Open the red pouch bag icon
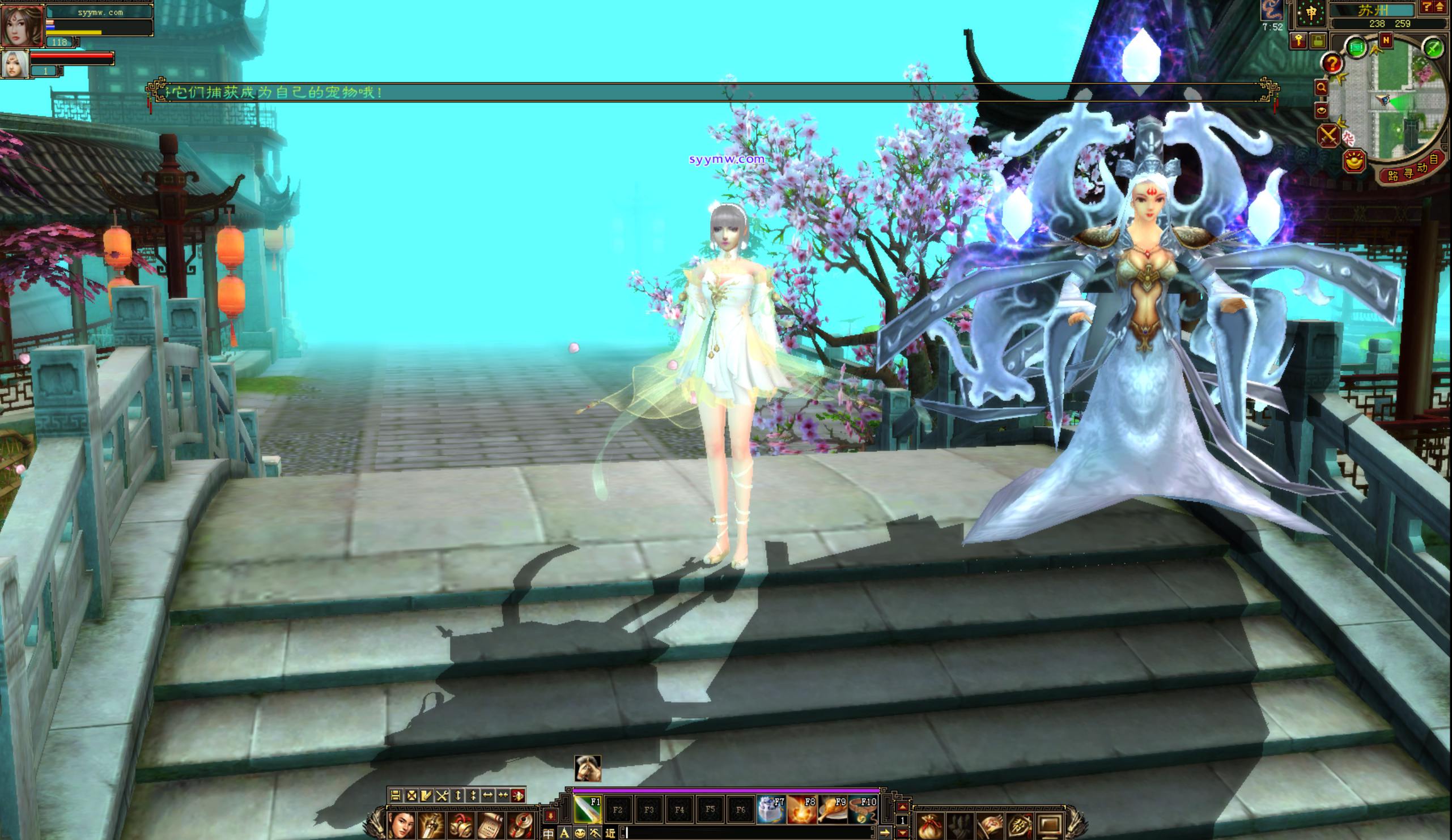Viewport: 1452px width, 840px height. coord(930,826)
